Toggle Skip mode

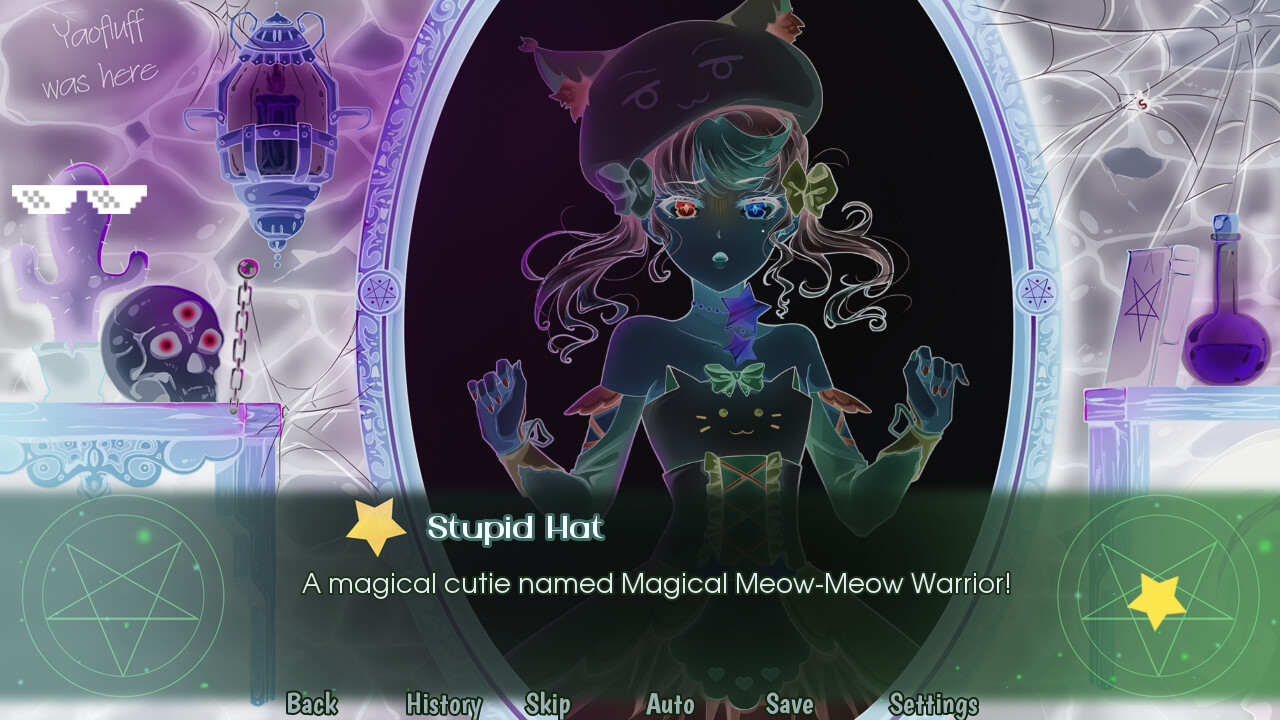(x=549, y=704)
